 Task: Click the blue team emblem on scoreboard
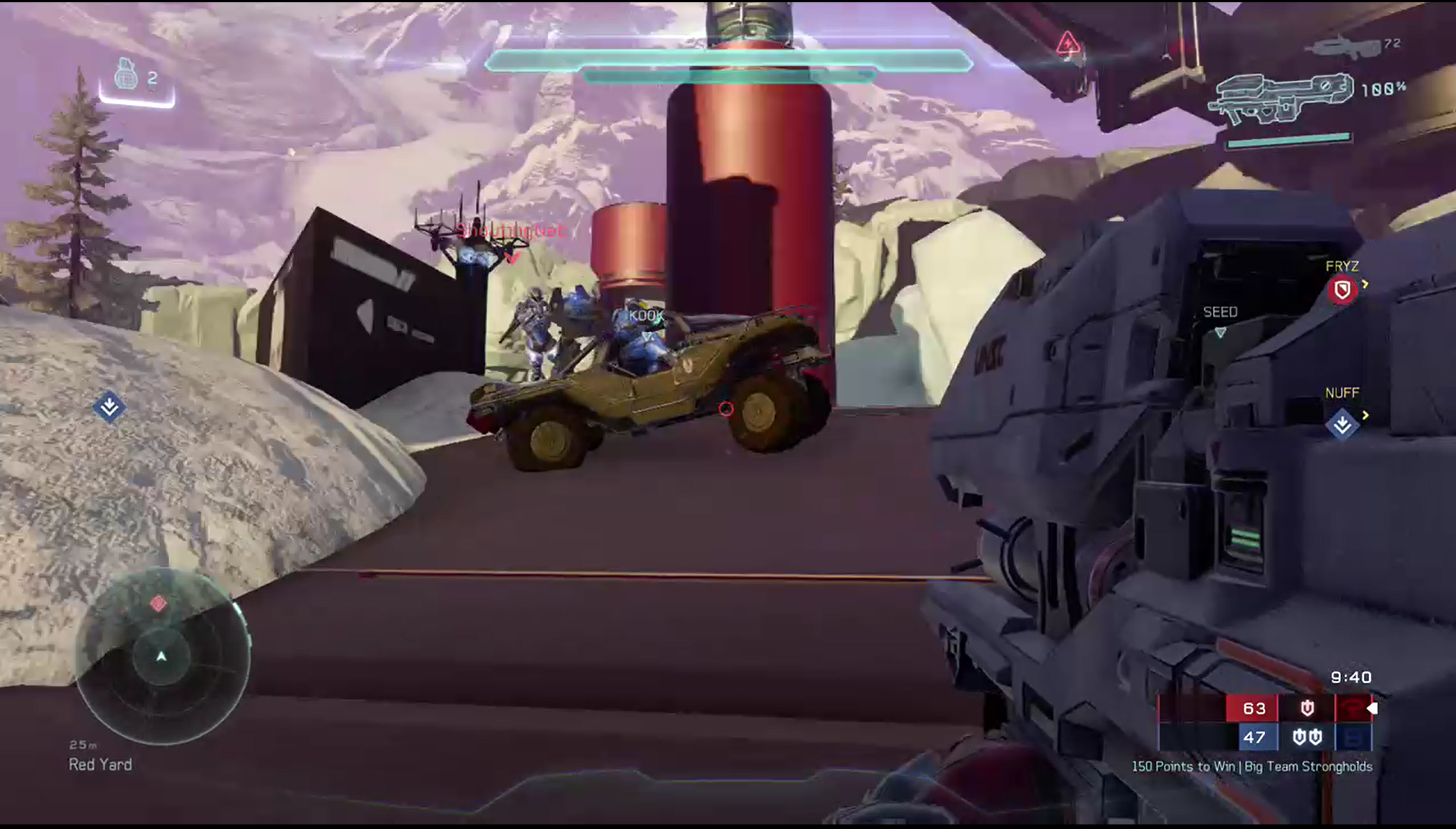coord(1352,737)
